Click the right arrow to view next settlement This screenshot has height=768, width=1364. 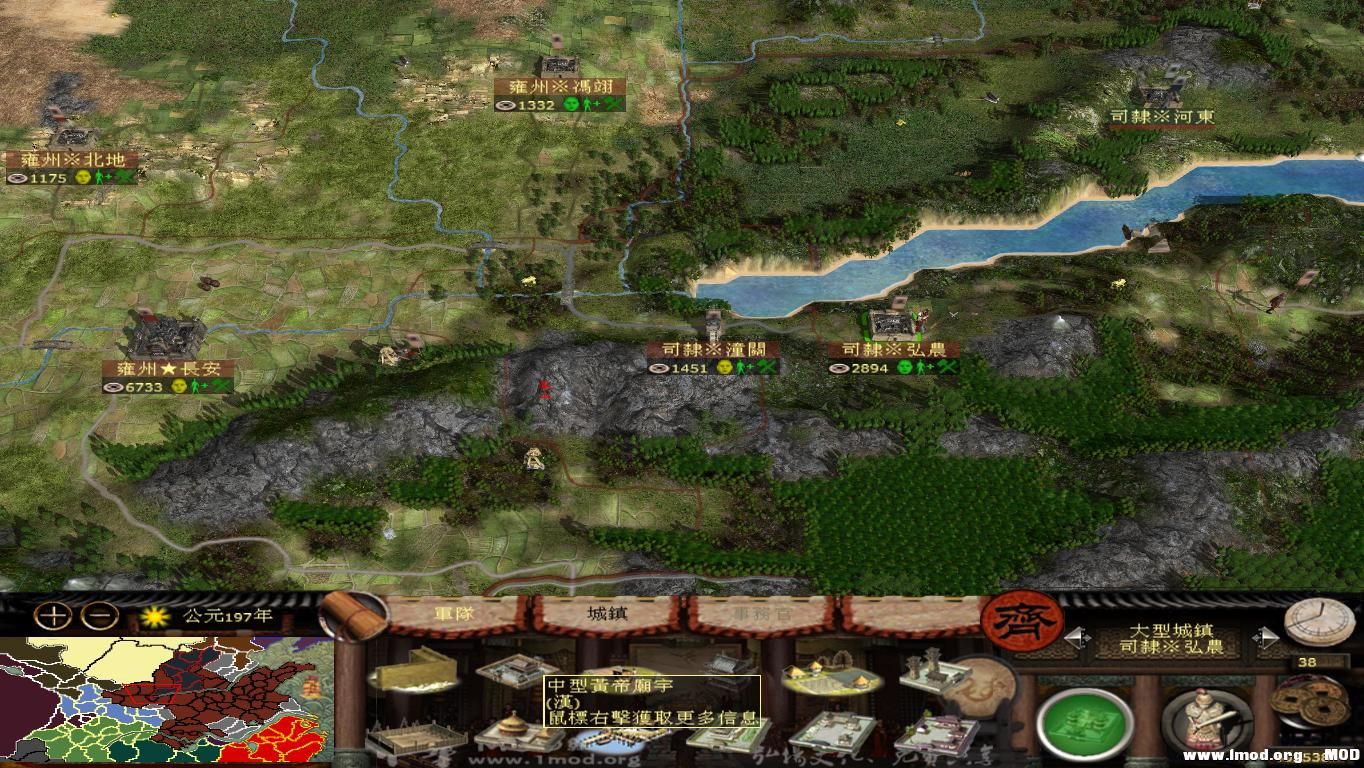(1268, 639)
